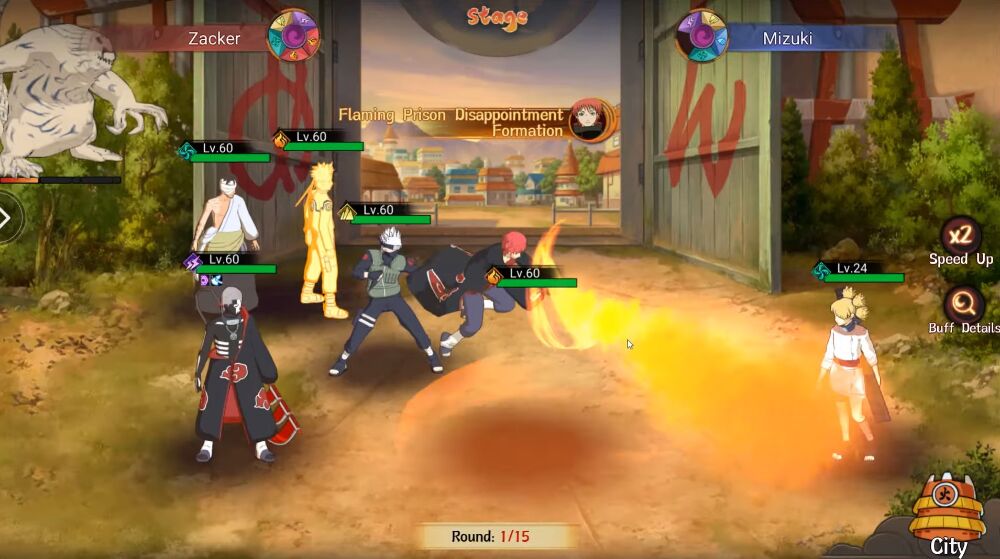The image size is (1000, 559).
Task: Select Zacker's element wheel emblem
Action: [x=294, y=36]
